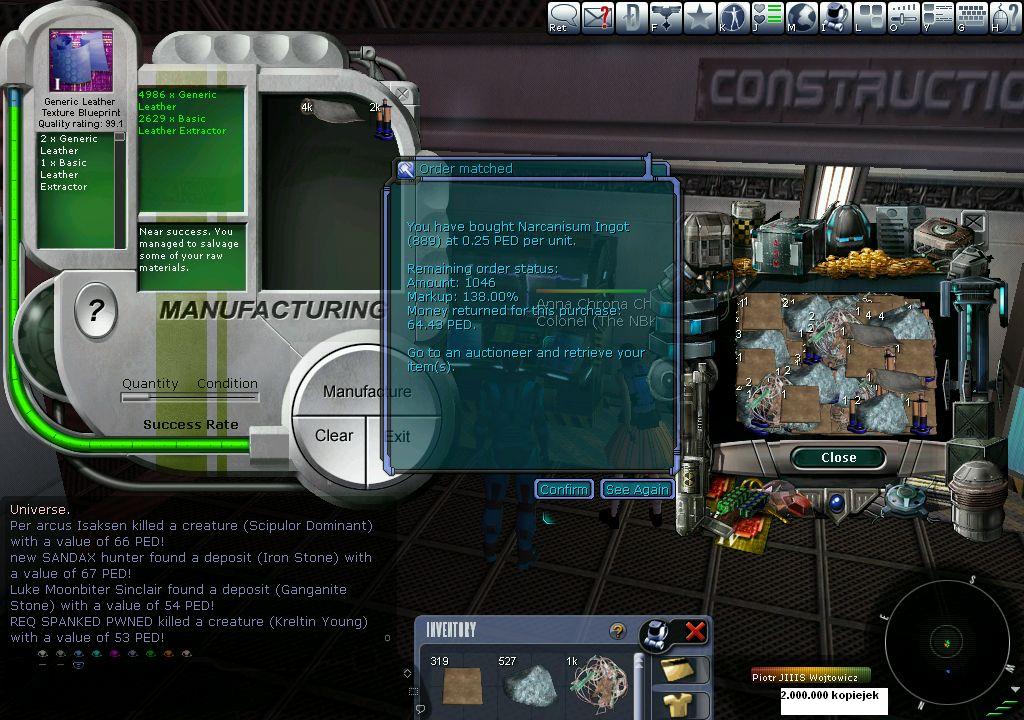Screen dimensions: 1024x720
Task: Select the 319 leather stack in inventory
Action: 461,685
